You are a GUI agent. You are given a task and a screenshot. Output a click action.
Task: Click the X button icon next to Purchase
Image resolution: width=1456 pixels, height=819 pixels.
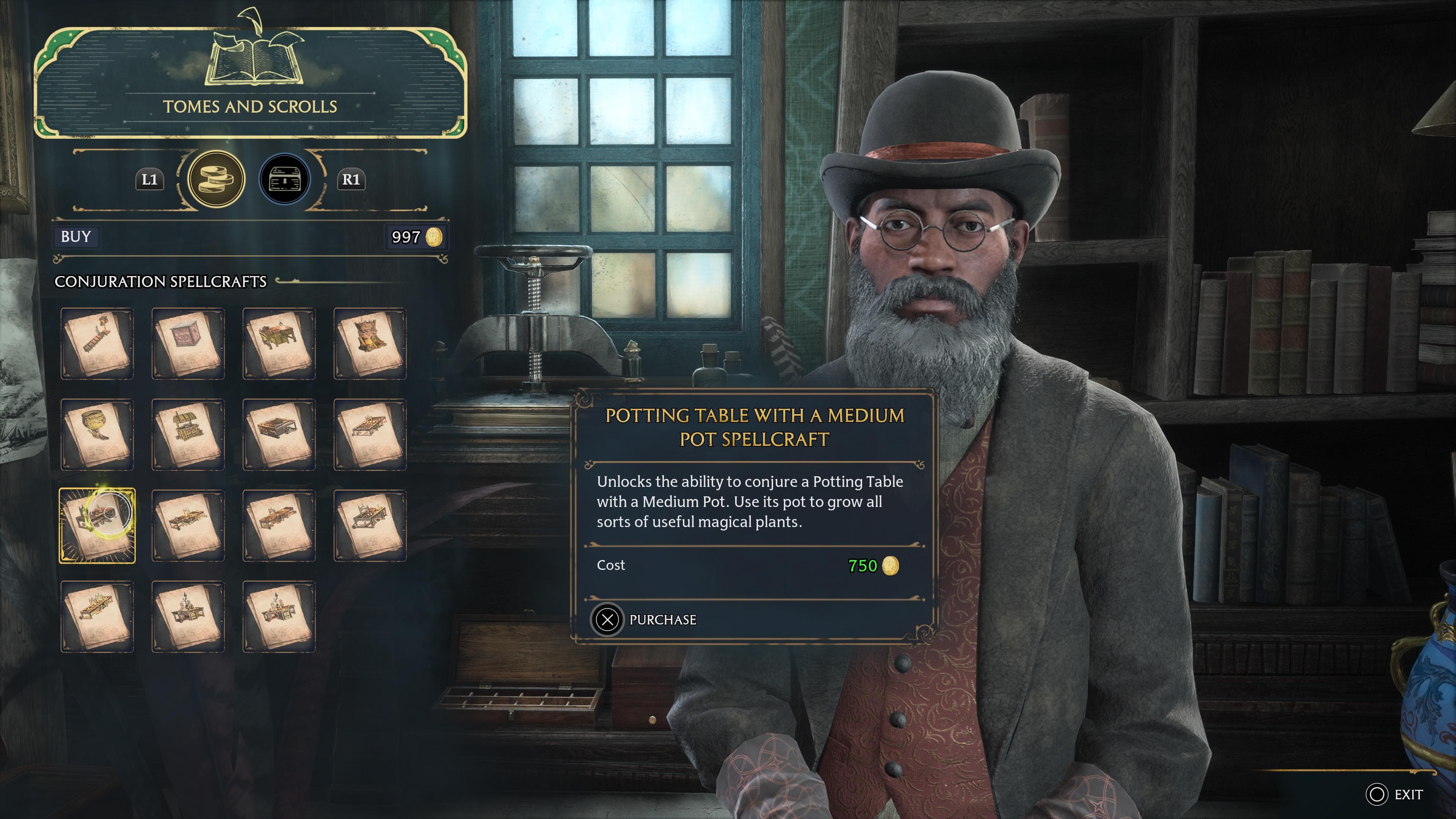[x=607, y=620]
